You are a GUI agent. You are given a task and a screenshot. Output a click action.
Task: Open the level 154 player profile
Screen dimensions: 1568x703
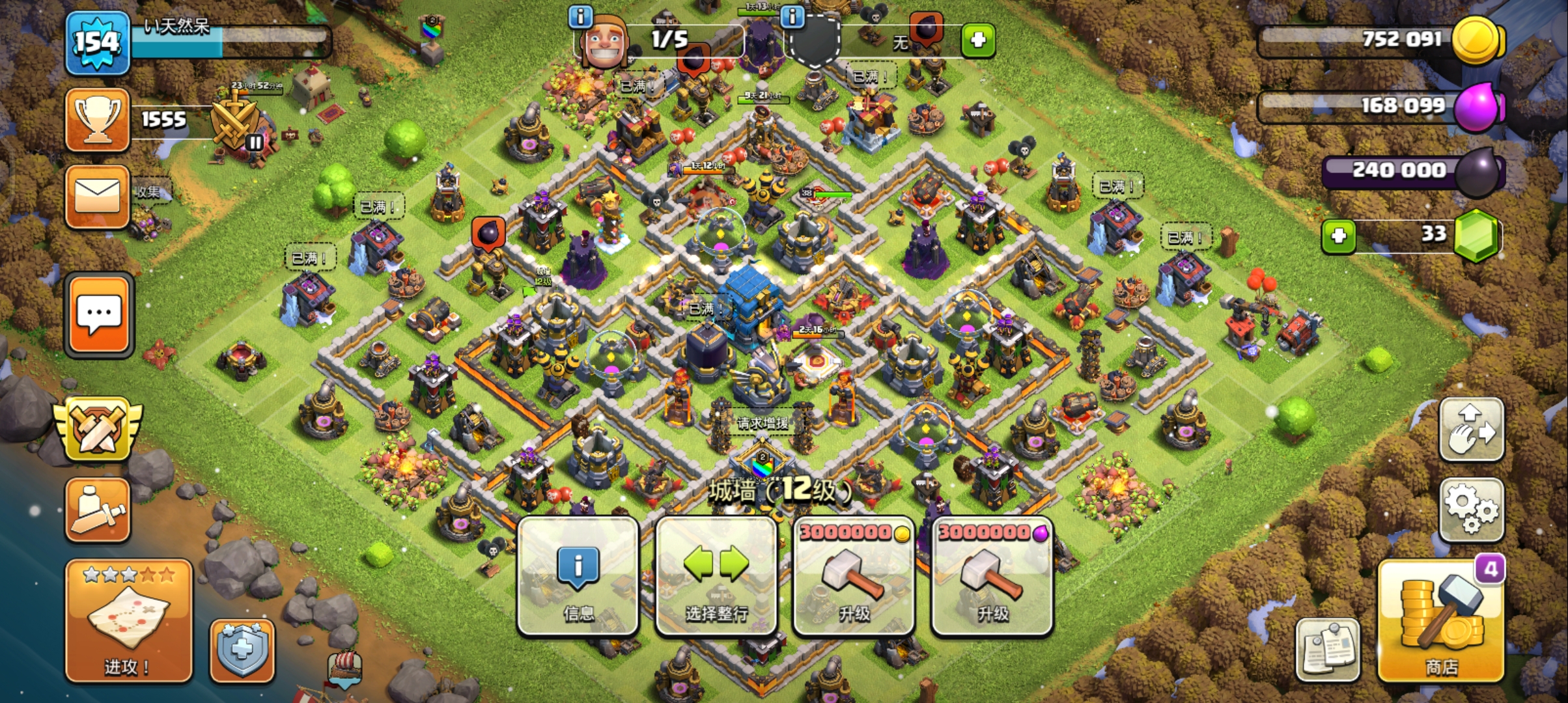(x=97, y=43)
